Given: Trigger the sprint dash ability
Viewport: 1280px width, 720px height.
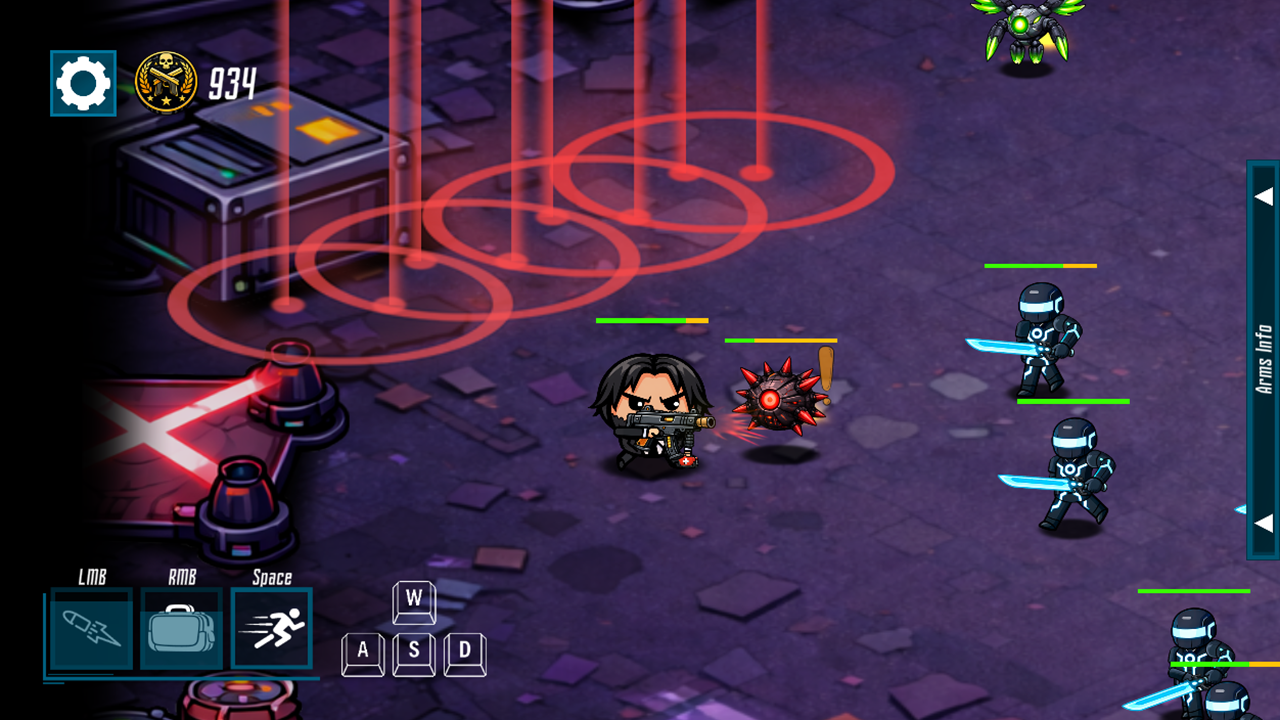Looking at the screenshot, I should tap(272, 629).
